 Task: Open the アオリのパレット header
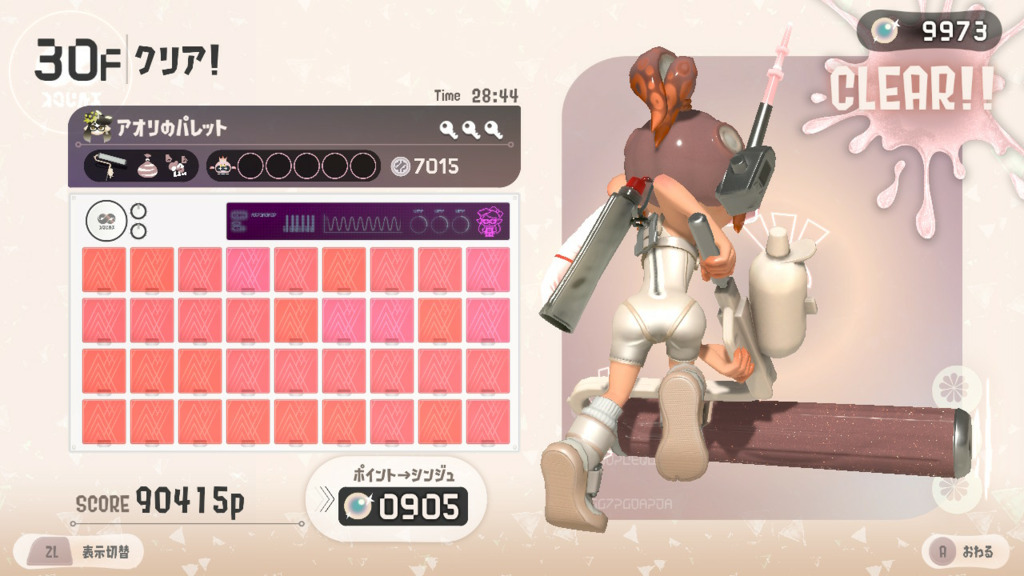(292, 127)
